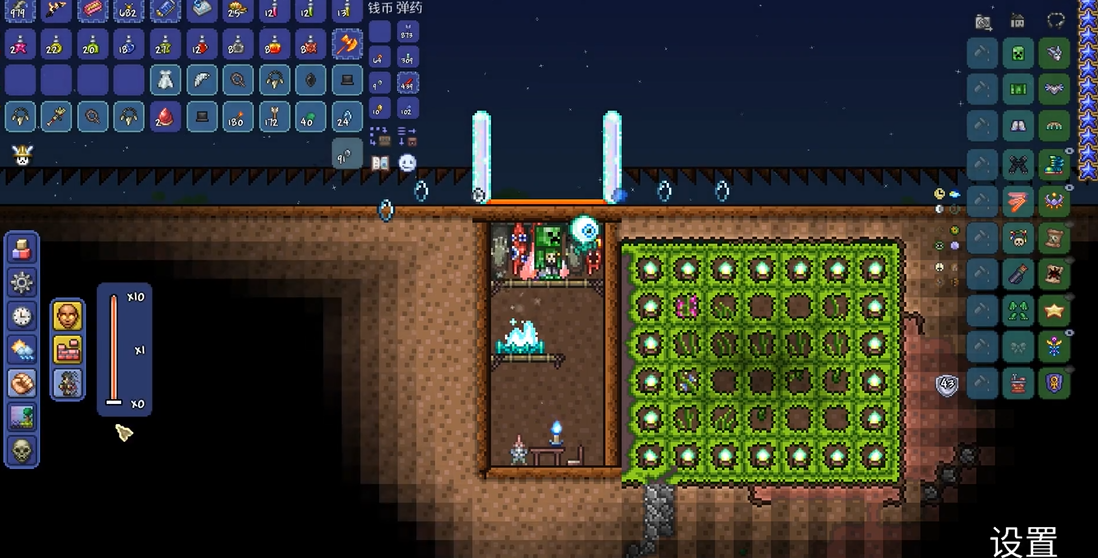Open the biome infection spread power
The width and height of the screenshot is (1098, 558).
[21, 416]
